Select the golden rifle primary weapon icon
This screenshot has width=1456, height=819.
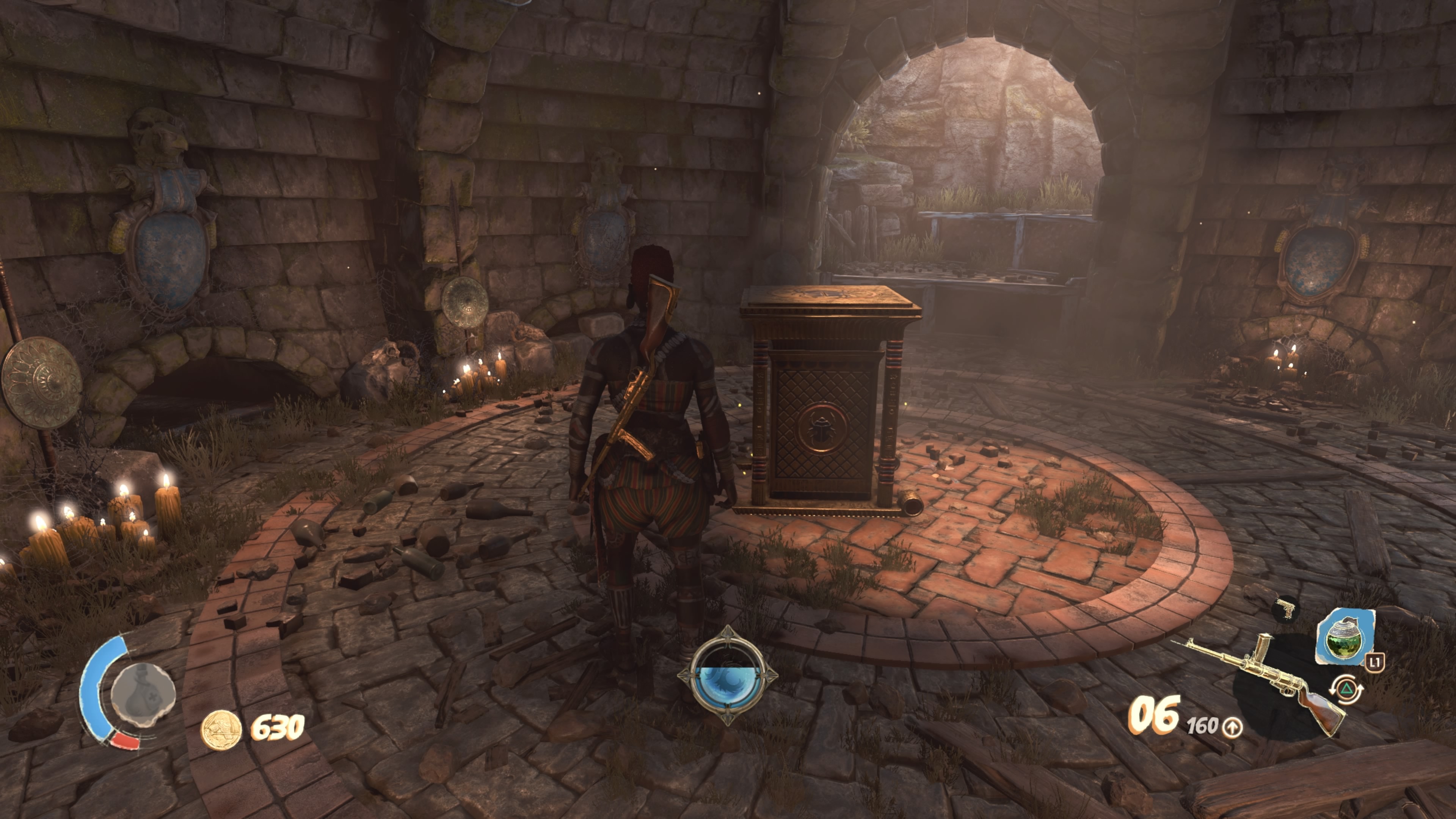pos(1266,683)
